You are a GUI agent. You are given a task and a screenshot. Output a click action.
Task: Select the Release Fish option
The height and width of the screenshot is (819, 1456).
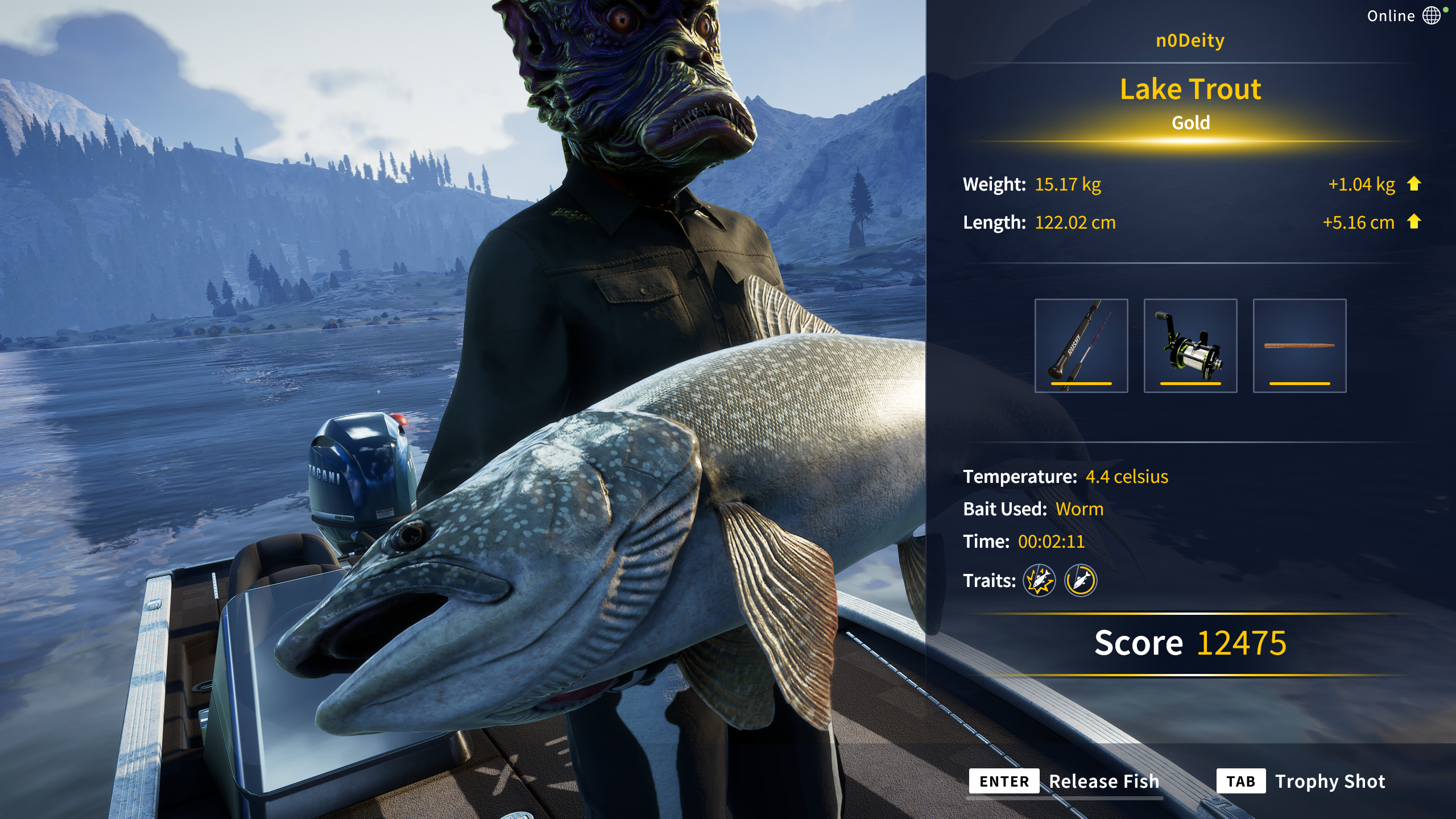coord(1064,781)
